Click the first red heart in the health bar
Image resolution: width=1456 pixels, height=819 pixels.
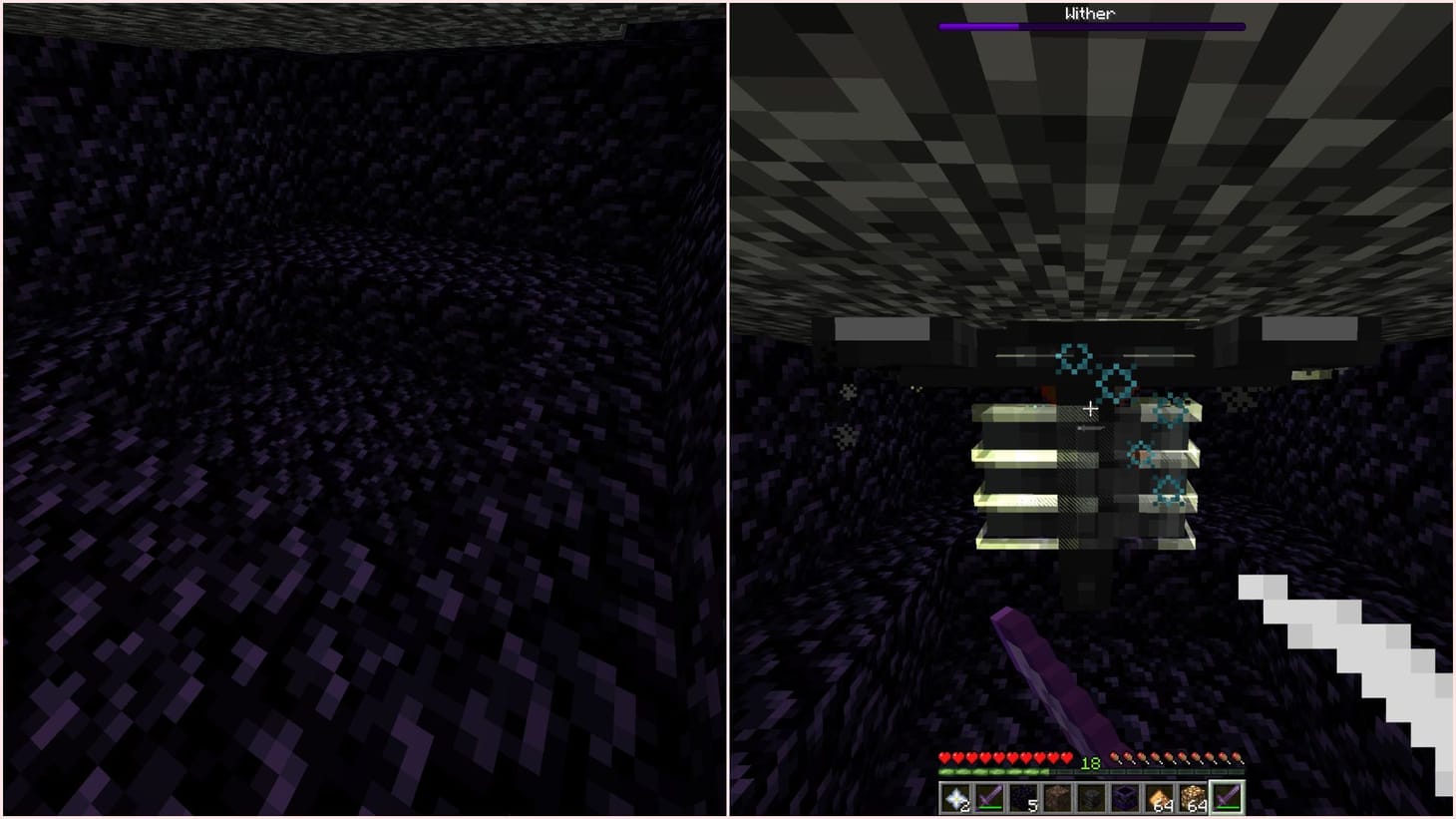tap(945, 758)
